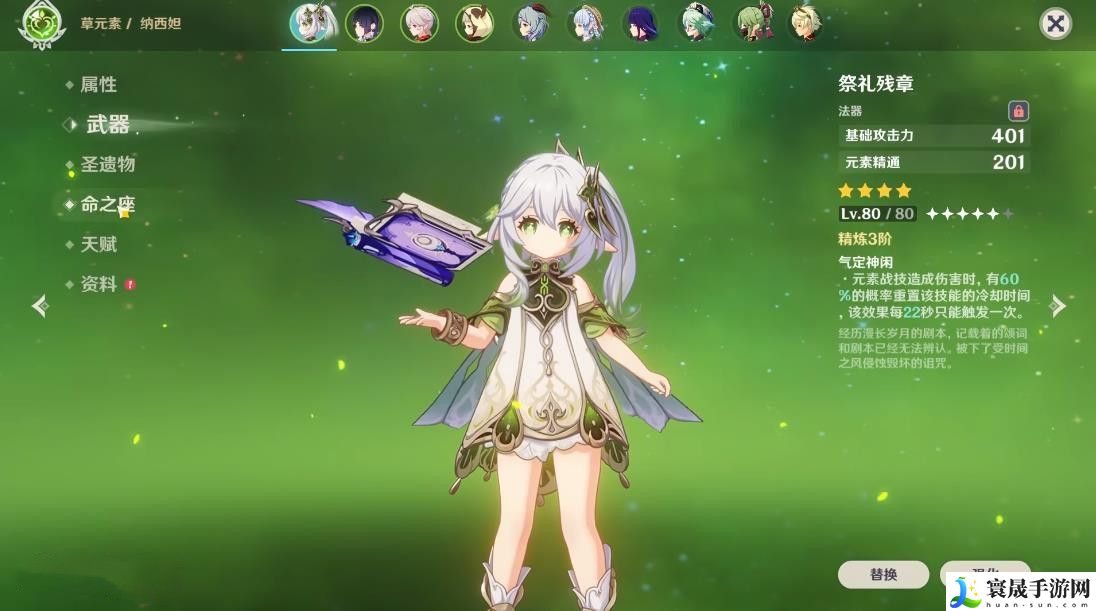1096x611 pixels.
Task: Switch to the next character with the right arrow
Action: (x=1058, y=305)
